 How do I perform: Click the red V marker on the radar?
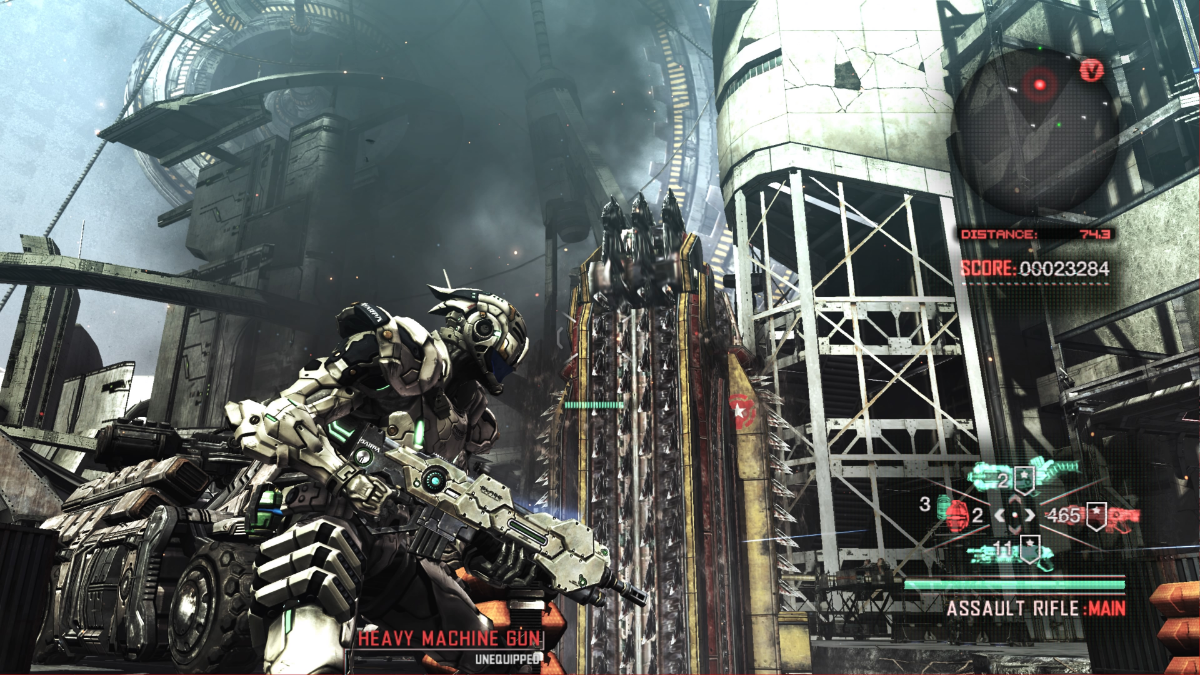coord(1091,71)
